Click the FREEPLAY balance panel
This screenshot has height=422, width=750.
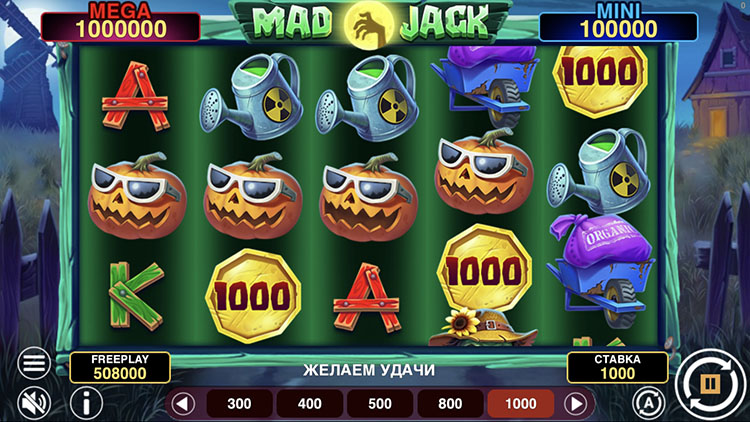pyautogui.click(x=120, y=366)
